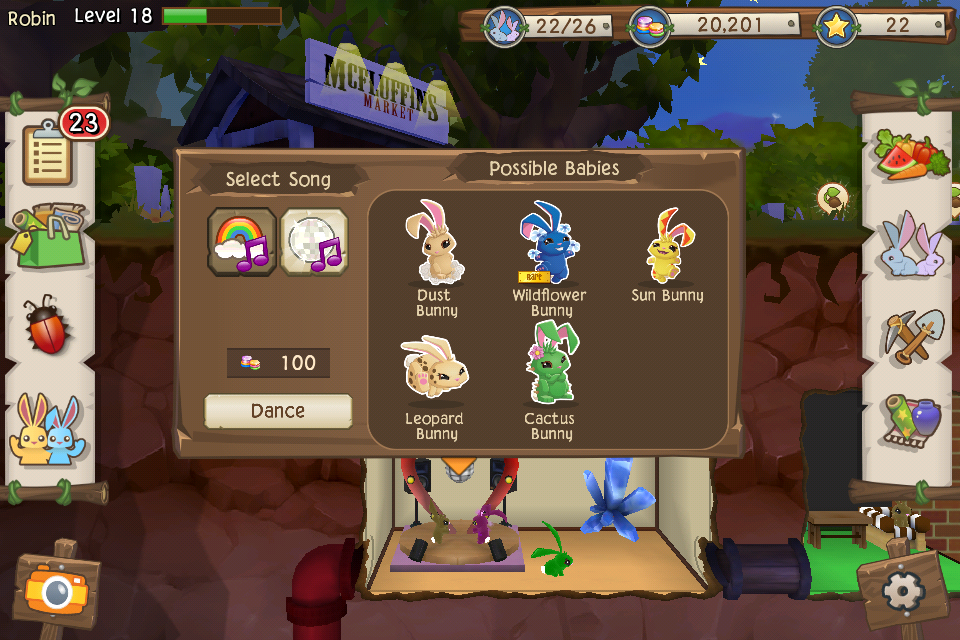Open the pickaxe and shovel tools
The width and height of the screenshot is (960, 640).
click(x=911, y=335)
